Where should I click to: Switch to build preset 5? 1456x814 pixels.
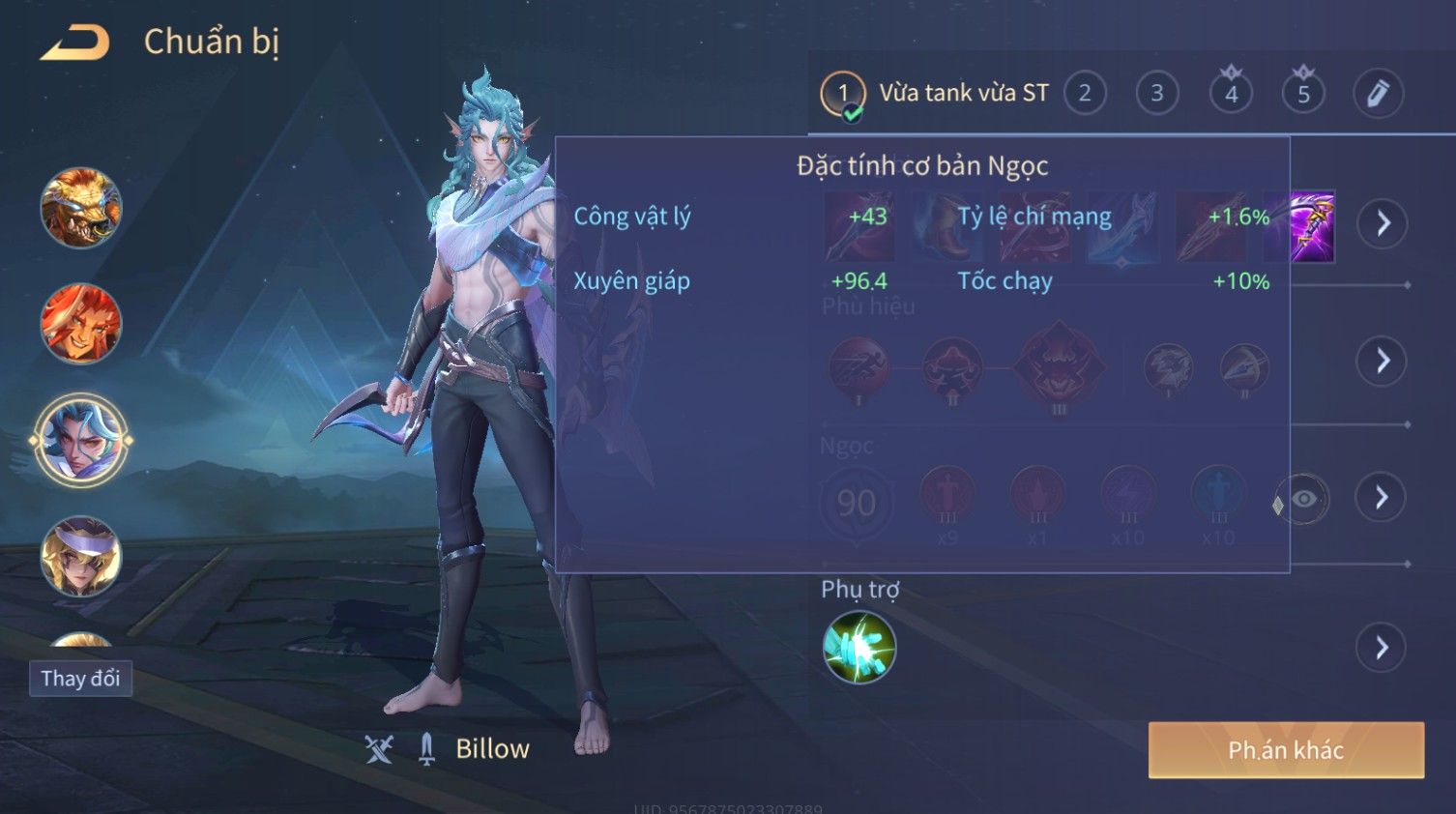click(1303, 94)
